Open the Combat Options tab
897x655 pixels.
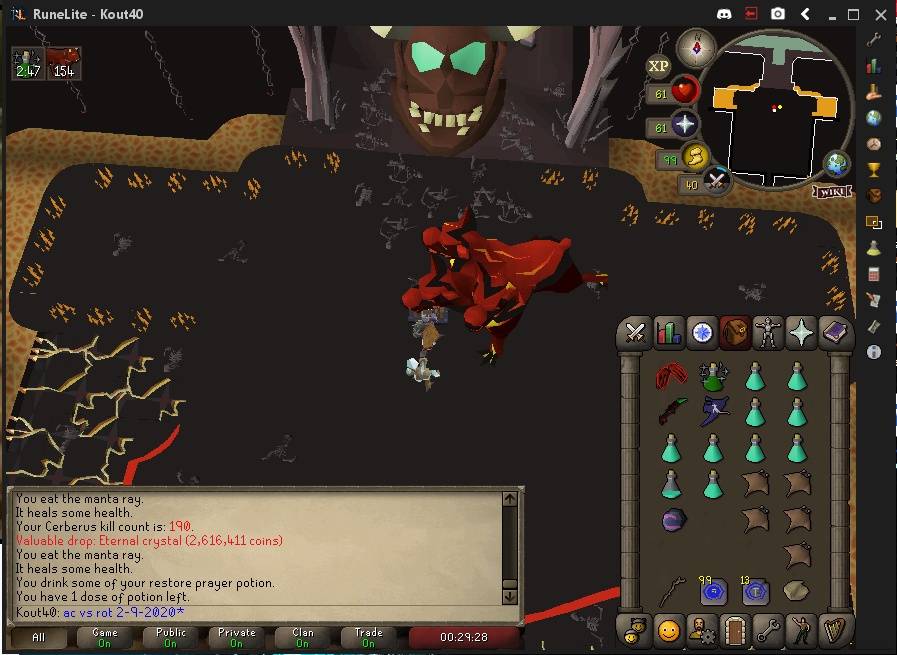click(x=635, y=333)
